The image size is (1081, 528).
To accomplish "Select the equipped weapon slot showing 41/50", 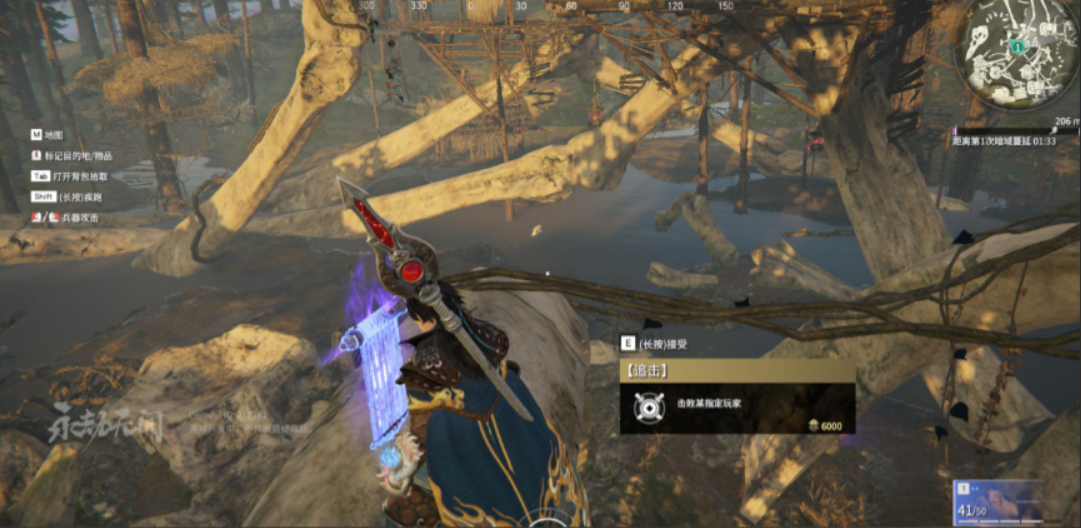I will click(x=999, y=503).
